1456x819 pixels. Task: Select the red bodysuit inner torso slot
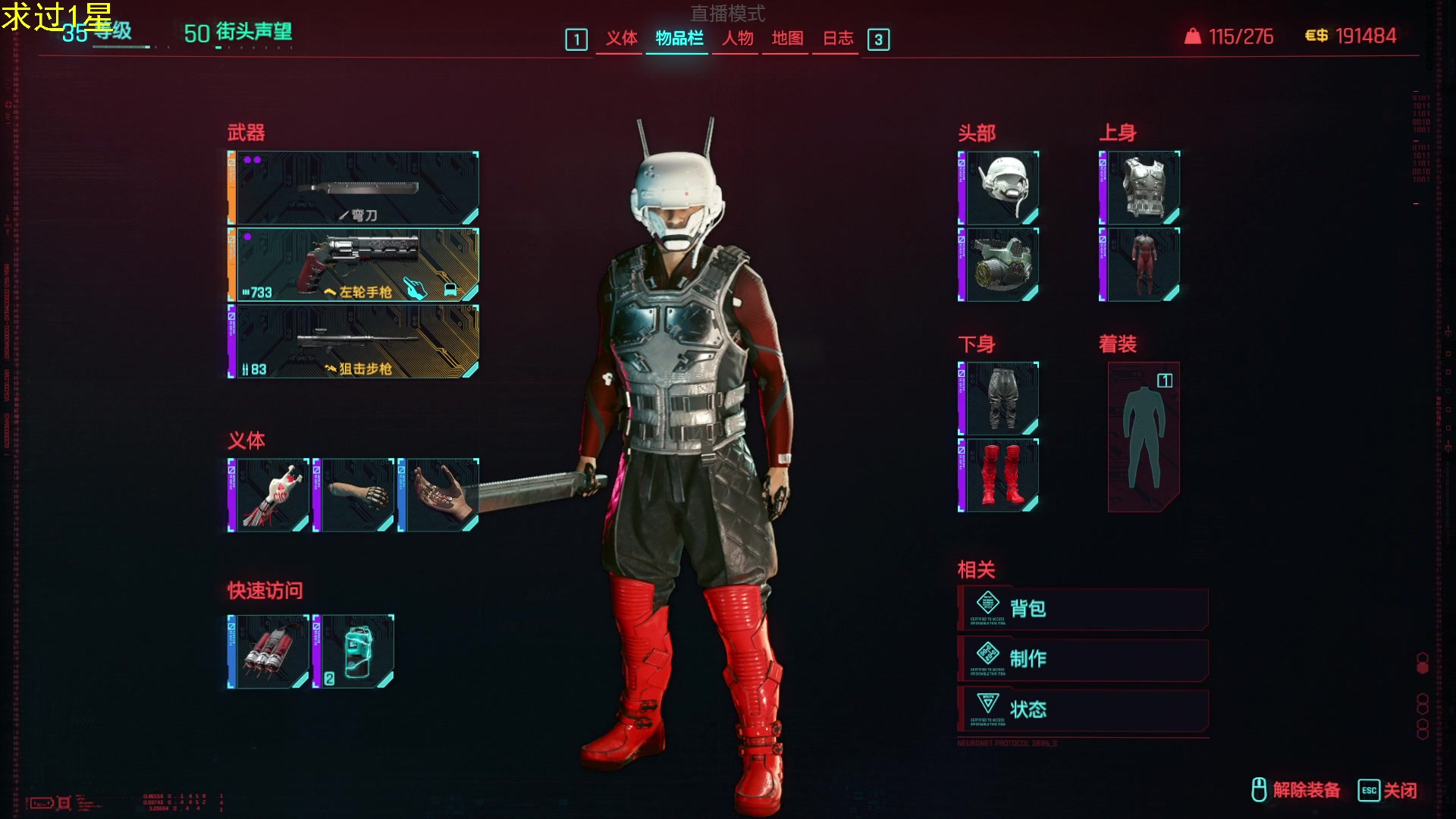(x=1141, y=265)
